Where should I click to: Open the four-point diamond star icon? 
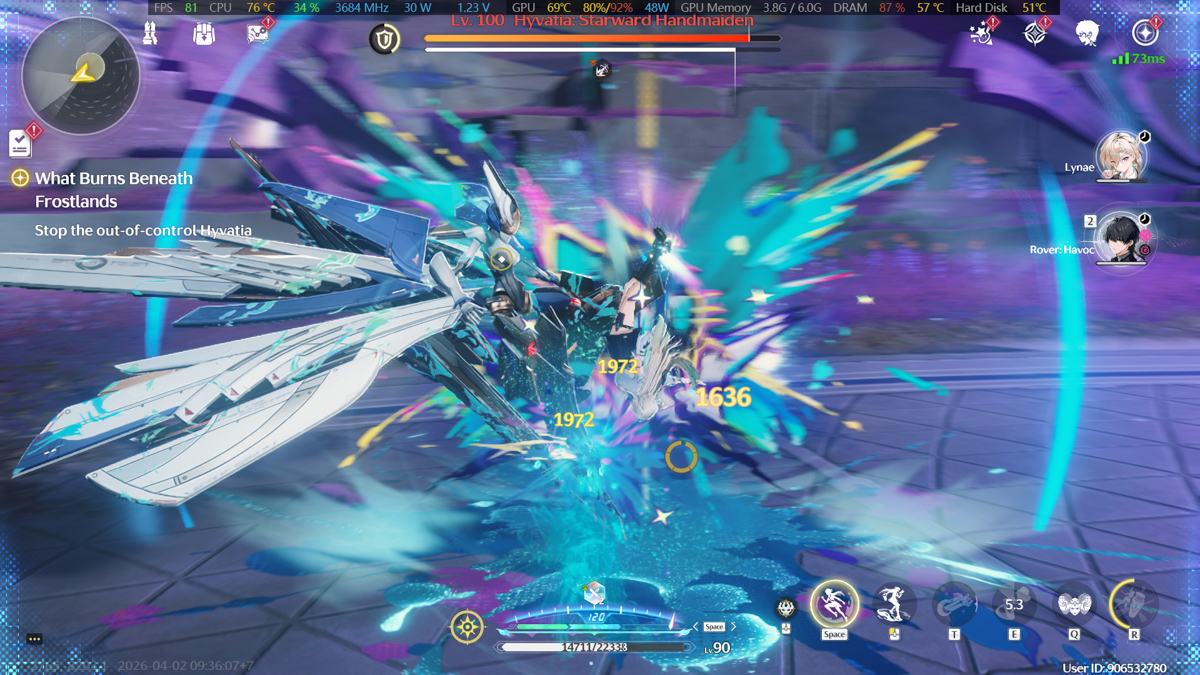tap(1035, 34)
